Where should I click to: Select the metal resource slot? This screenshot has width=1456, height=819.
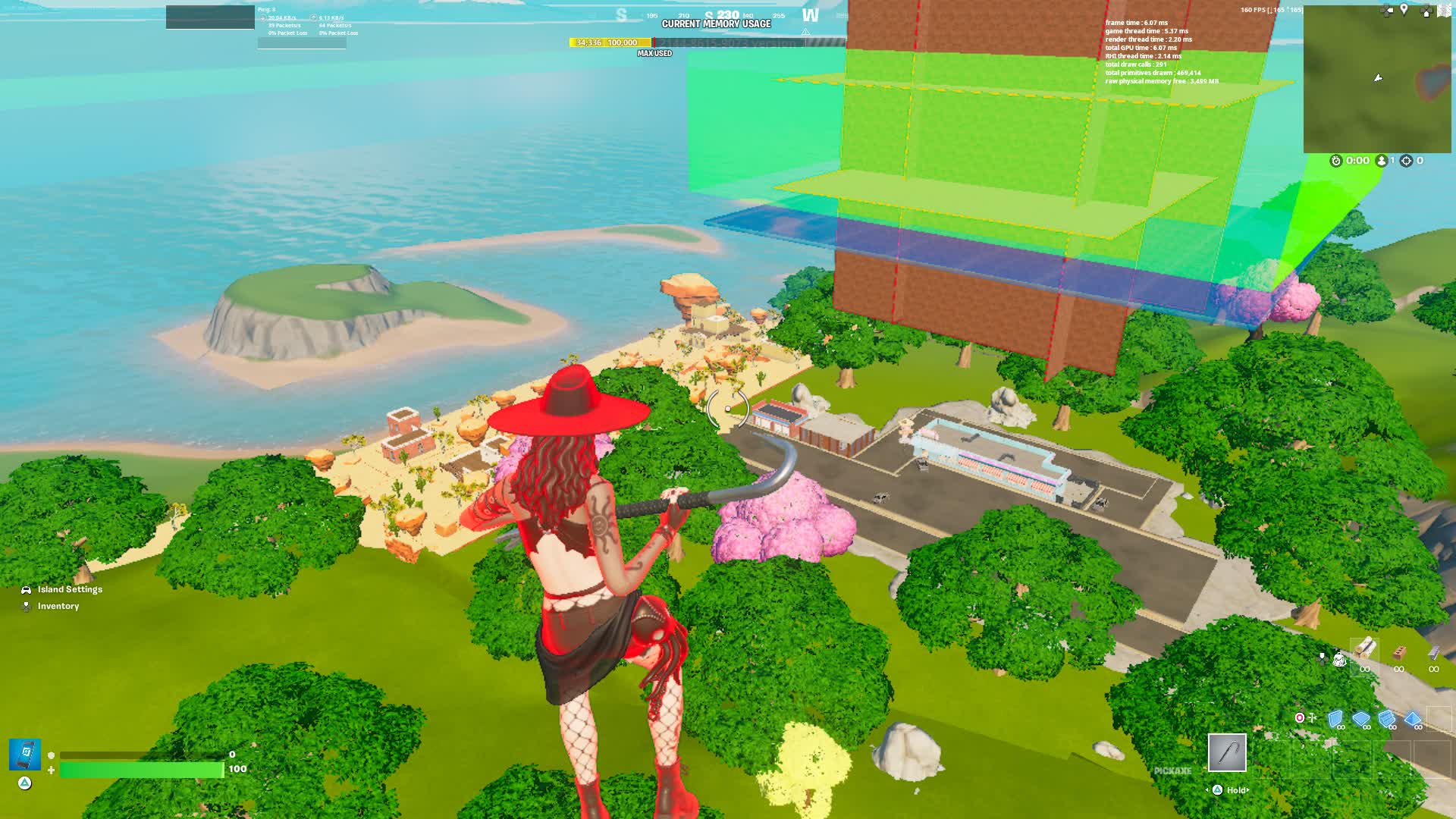coord(1434,652)
